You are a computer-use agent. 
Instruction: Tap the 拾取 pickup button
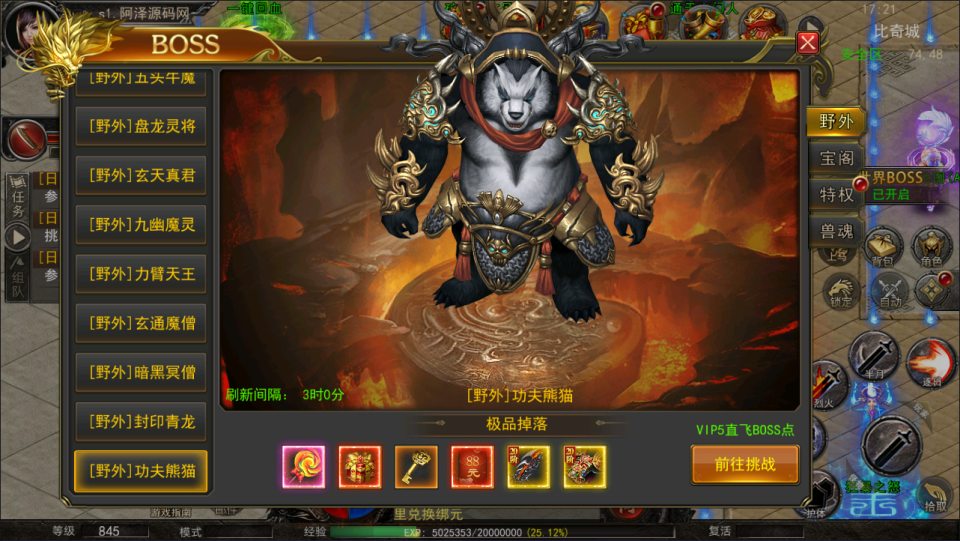(935, 497)
